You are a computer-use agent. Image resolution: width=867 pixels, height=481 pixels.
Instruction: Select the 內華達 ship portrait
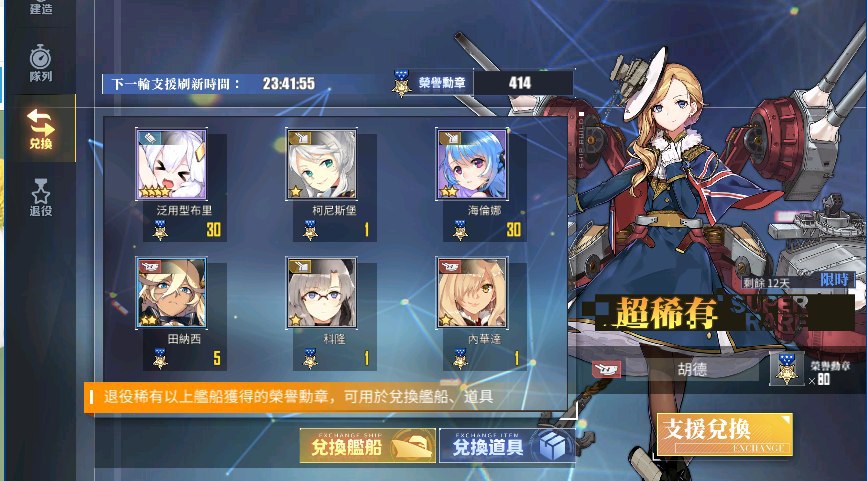pyautogui.click(x=471, y=292)
